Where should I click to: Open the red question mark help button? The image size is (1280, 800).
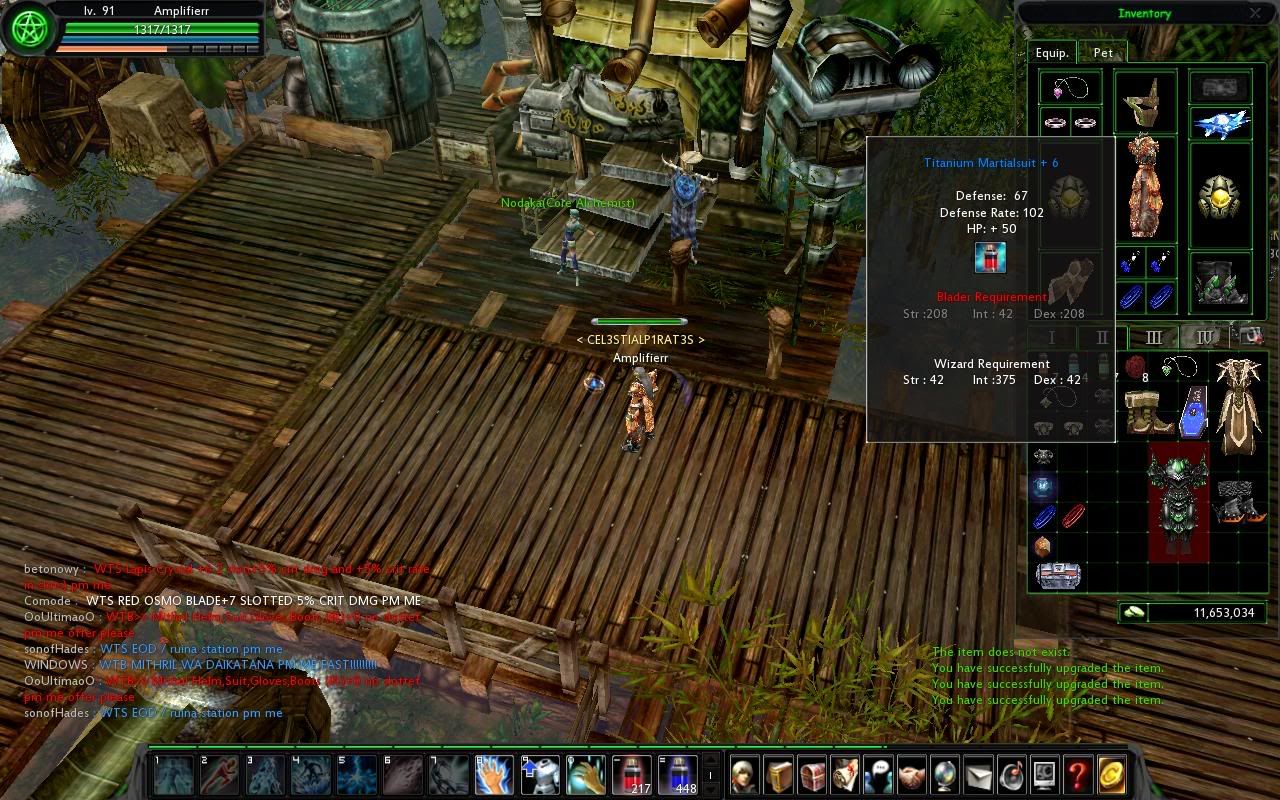click(x=1077, y=775)
